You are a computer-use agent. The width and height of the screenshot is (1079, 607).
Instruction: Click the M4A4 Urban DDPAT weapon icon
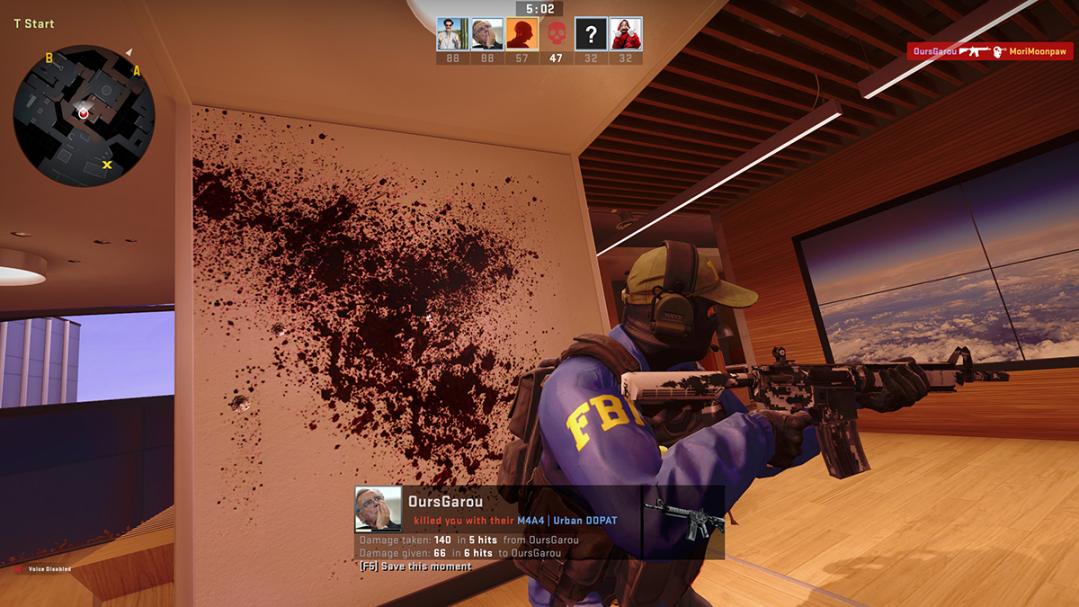[682, 521]
